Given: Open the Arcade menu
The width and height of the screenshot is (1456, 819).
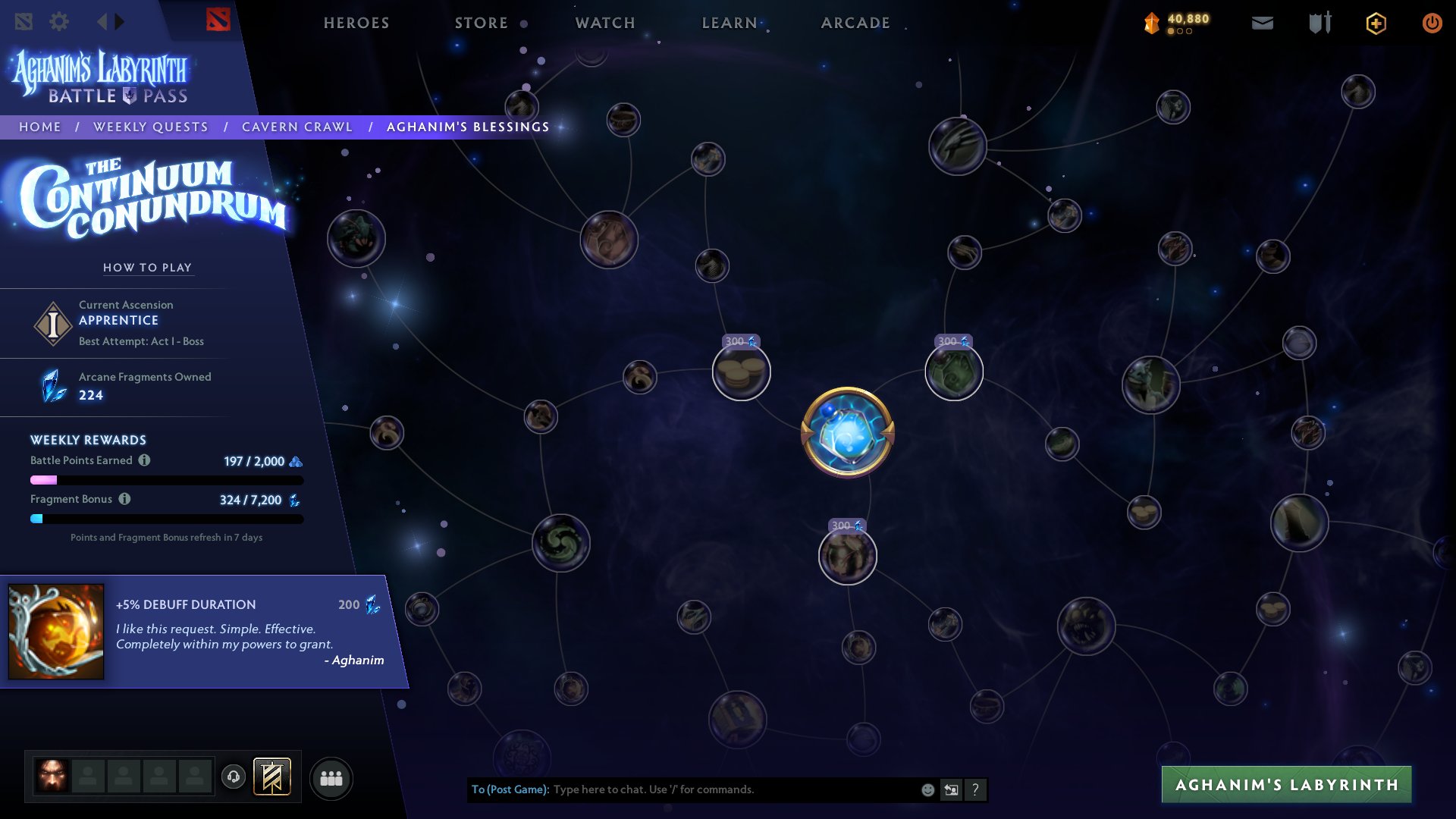Looking at the screenshot, I should click(x=855, y=23).
